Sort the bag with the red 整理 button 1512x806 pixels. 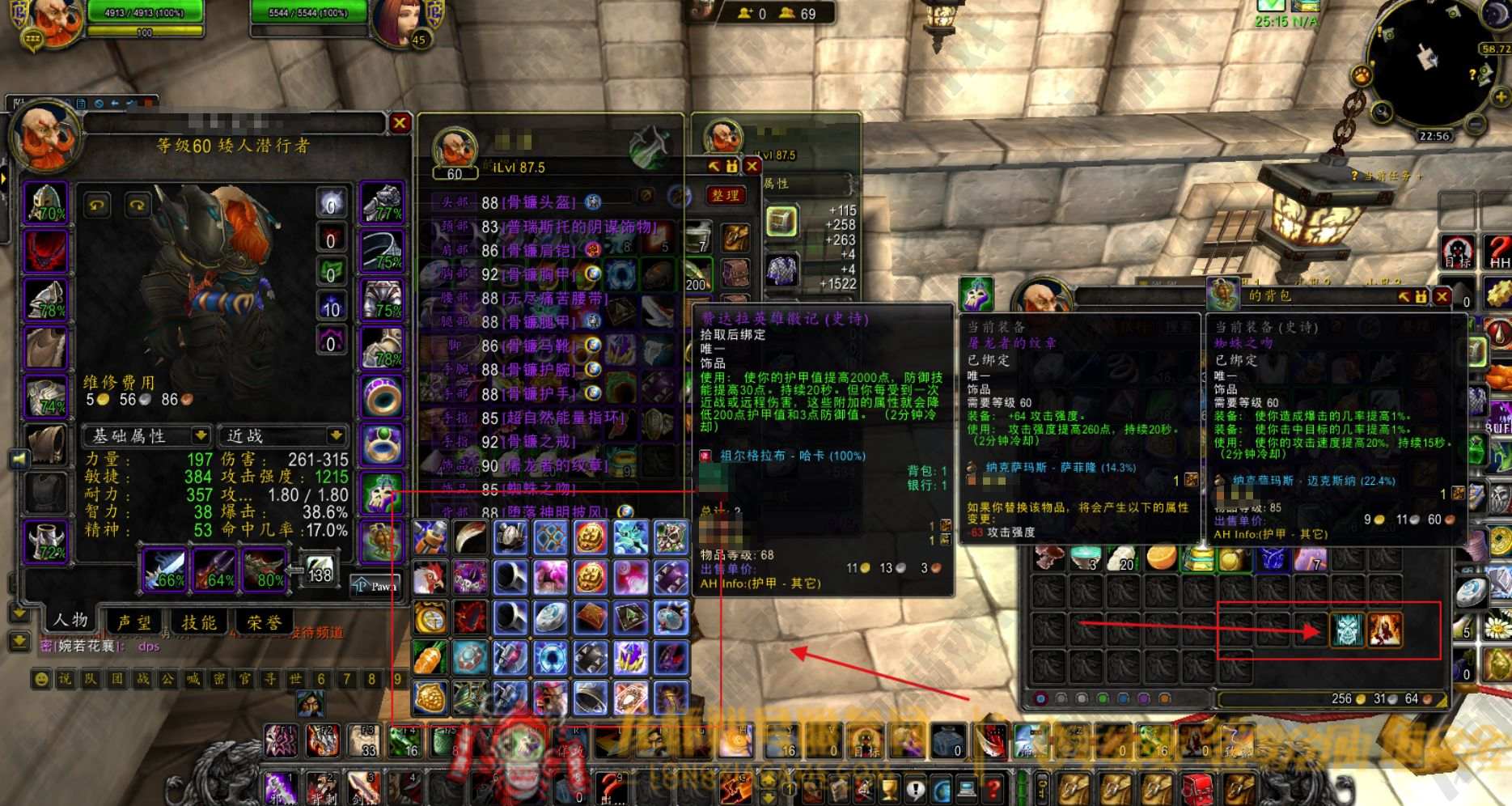pos(726,195)
